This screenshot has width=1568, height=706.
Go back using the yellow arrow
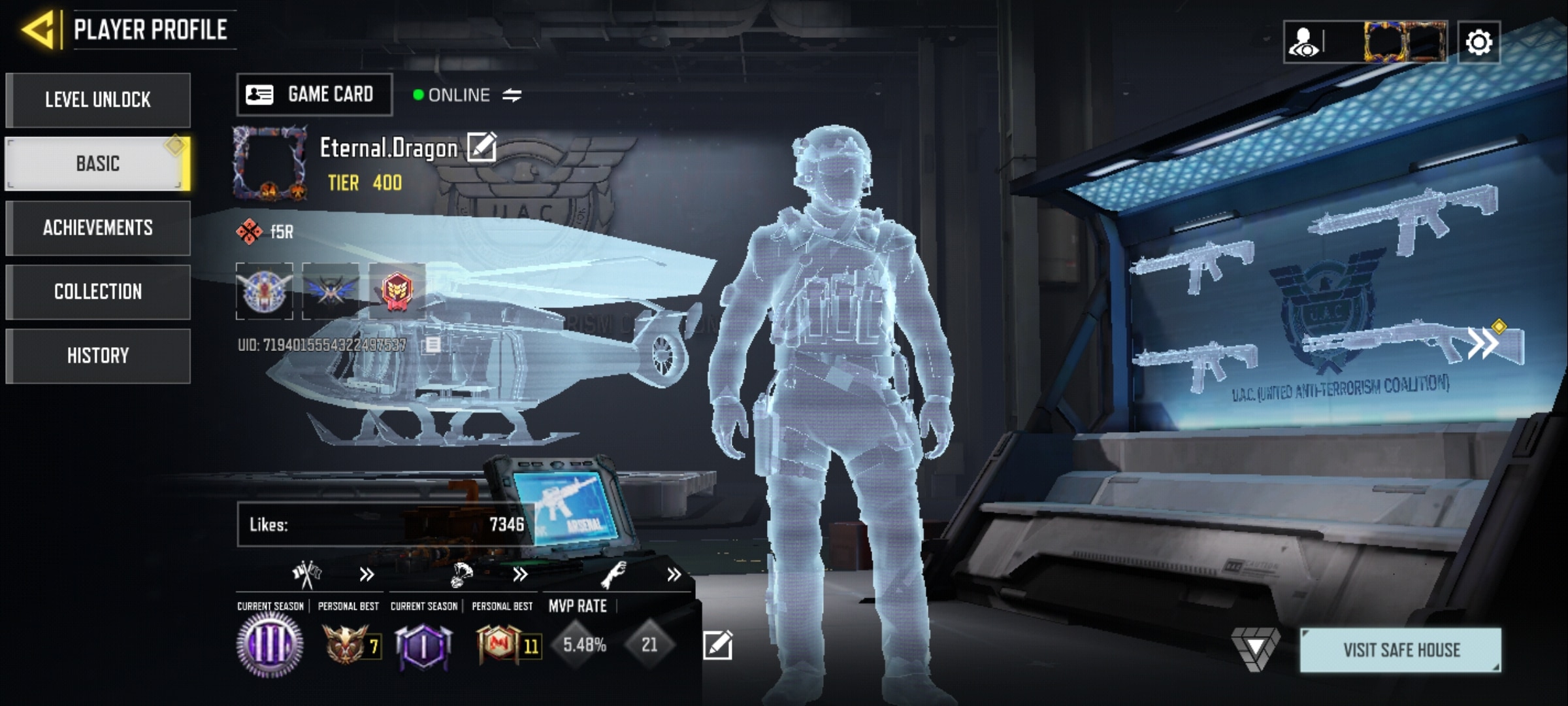click(x=38, y=30)
